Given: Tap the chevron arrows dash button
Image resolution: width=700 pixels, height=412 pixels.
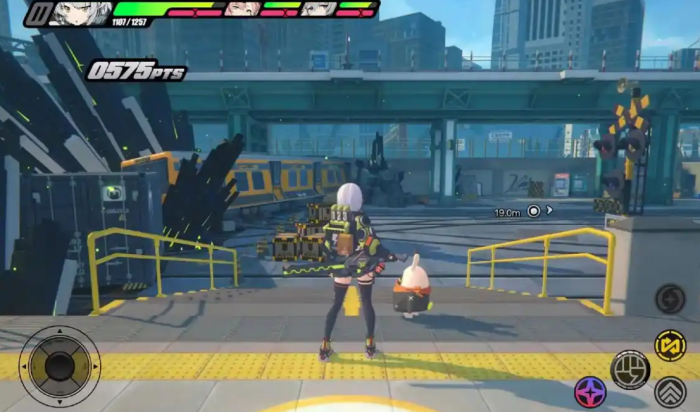Looking at the screenshot, I should pos(670,391).
